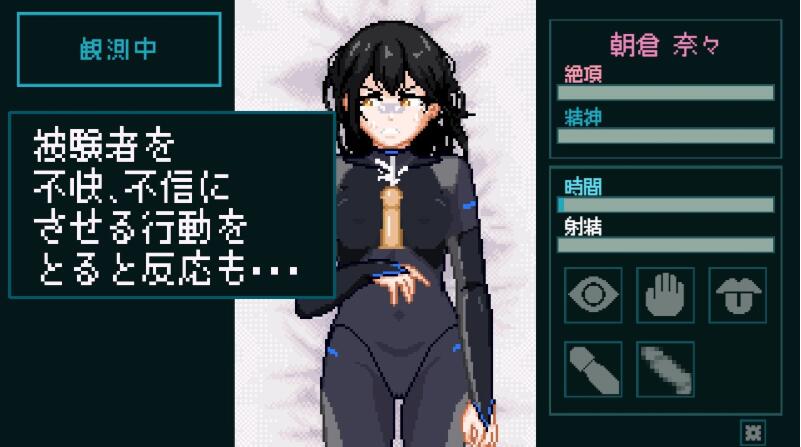
Task: Select the bottle-shaped tool icon
Action: click(594, 368)
